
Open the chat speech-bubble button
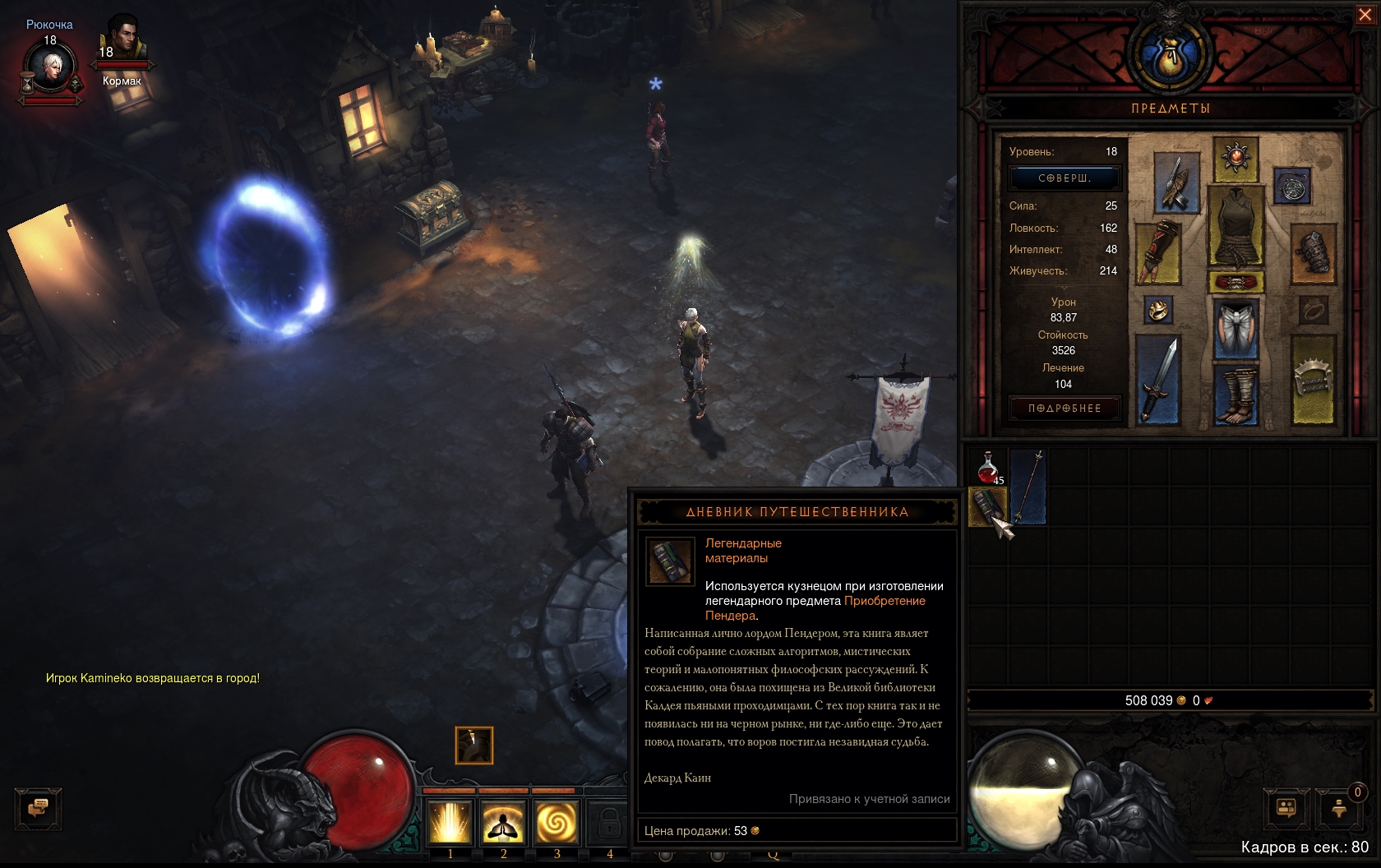[38, 808]
